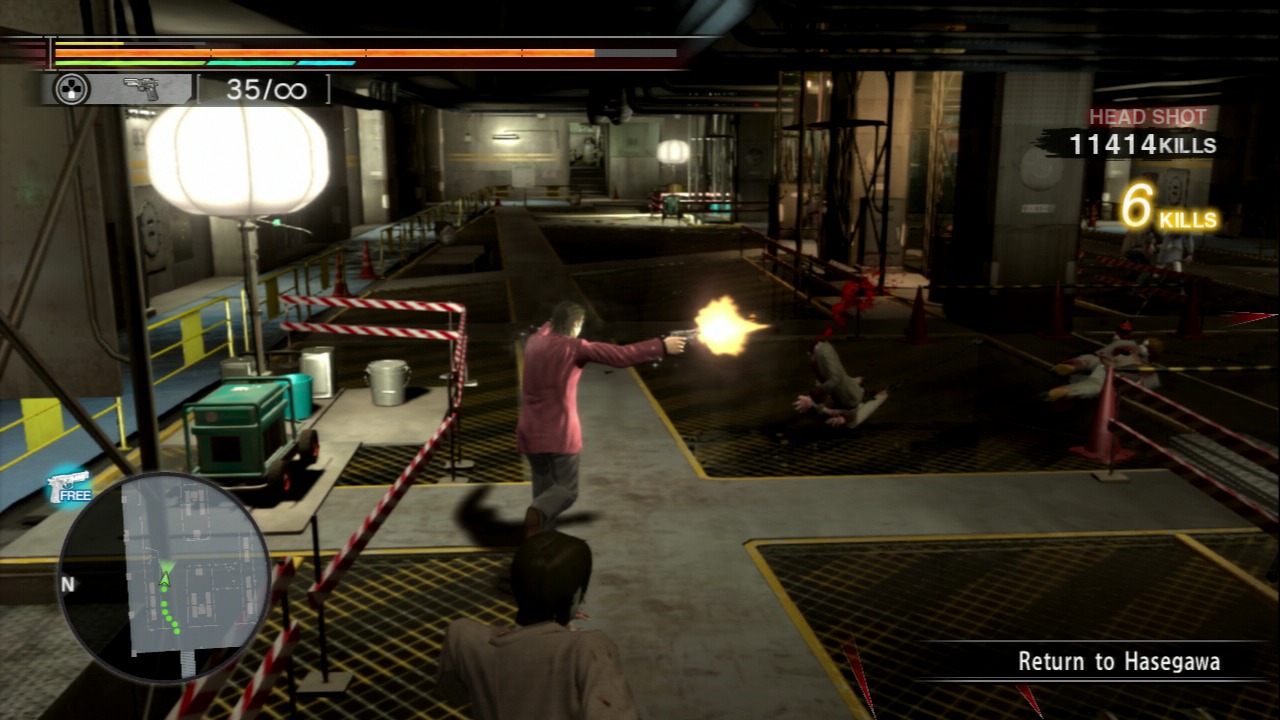Viewport: 1280px width, 720px height.
Task: Select the equipped pistol weapon icon
Action: coord(141,89)
